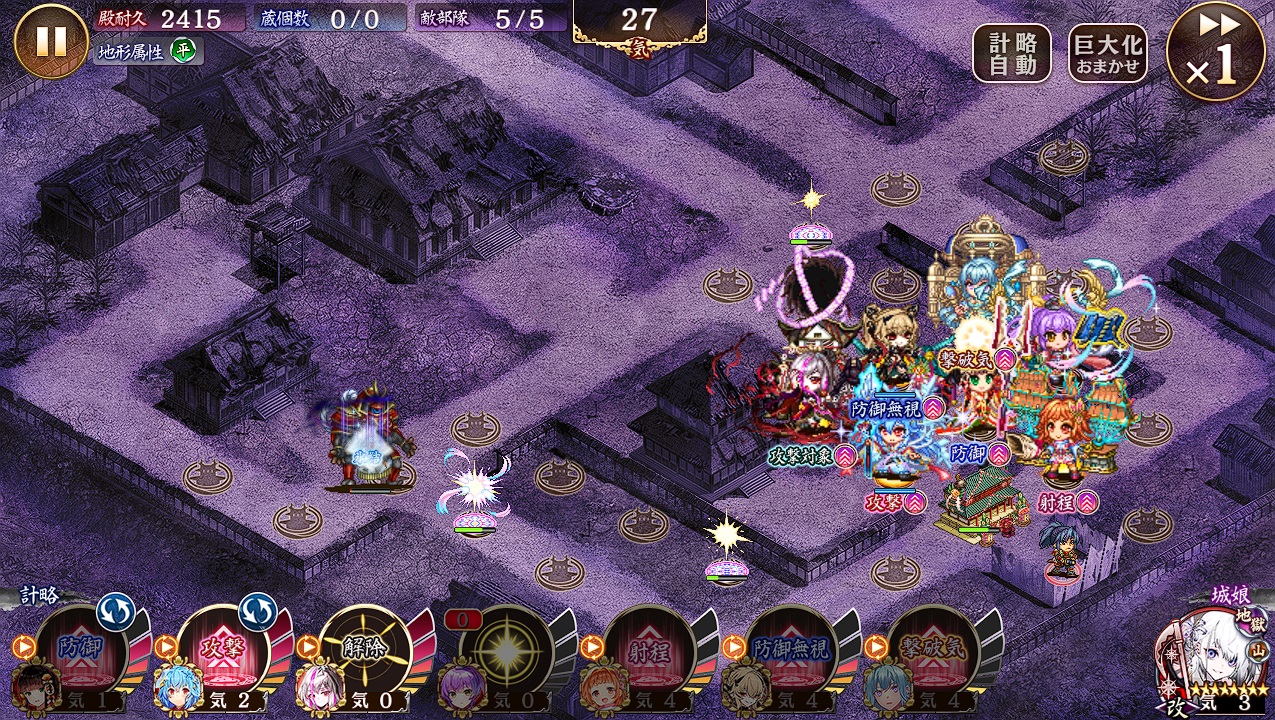Change game speed with the ×1 button
1275x720 pixels.
tap(1215, 52)
